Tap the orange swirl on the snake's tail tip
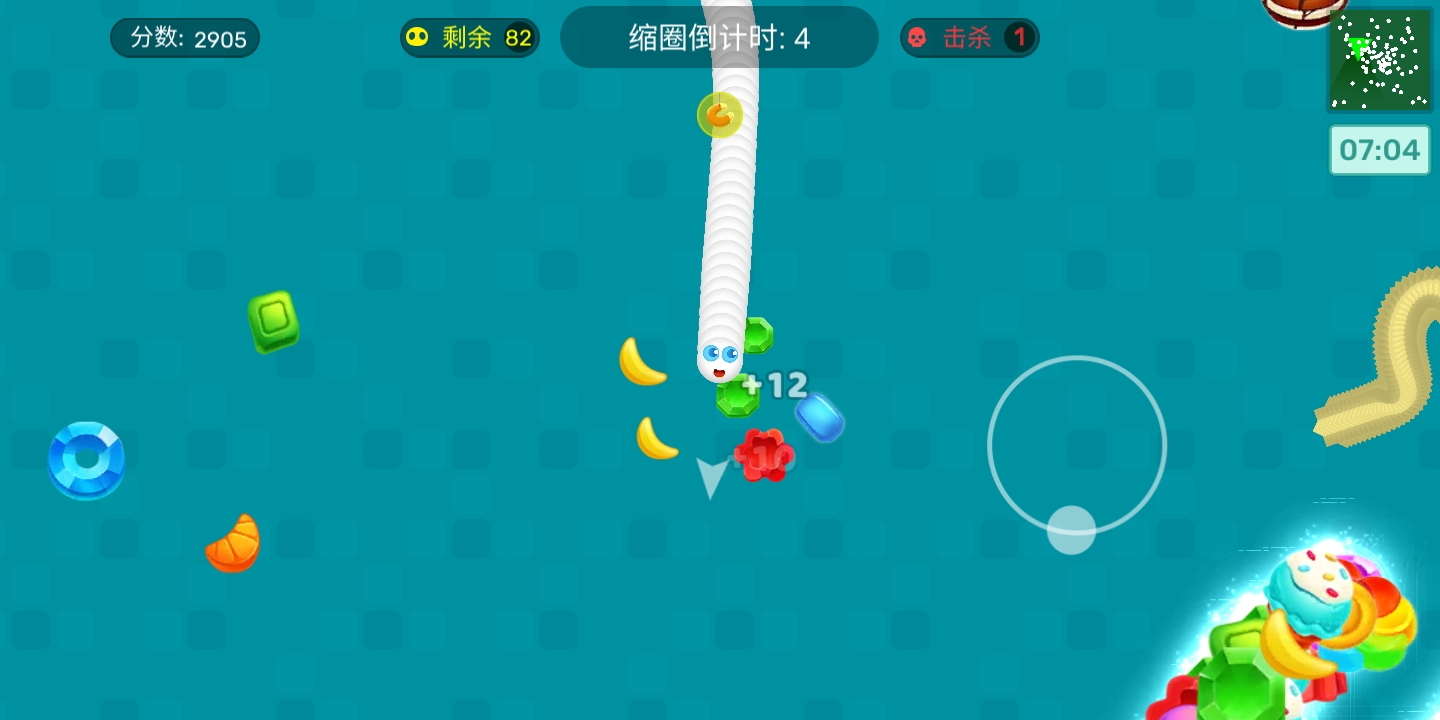Viewport: 1440px width, 720px height. pyautogui.click(x=719, y=115)
